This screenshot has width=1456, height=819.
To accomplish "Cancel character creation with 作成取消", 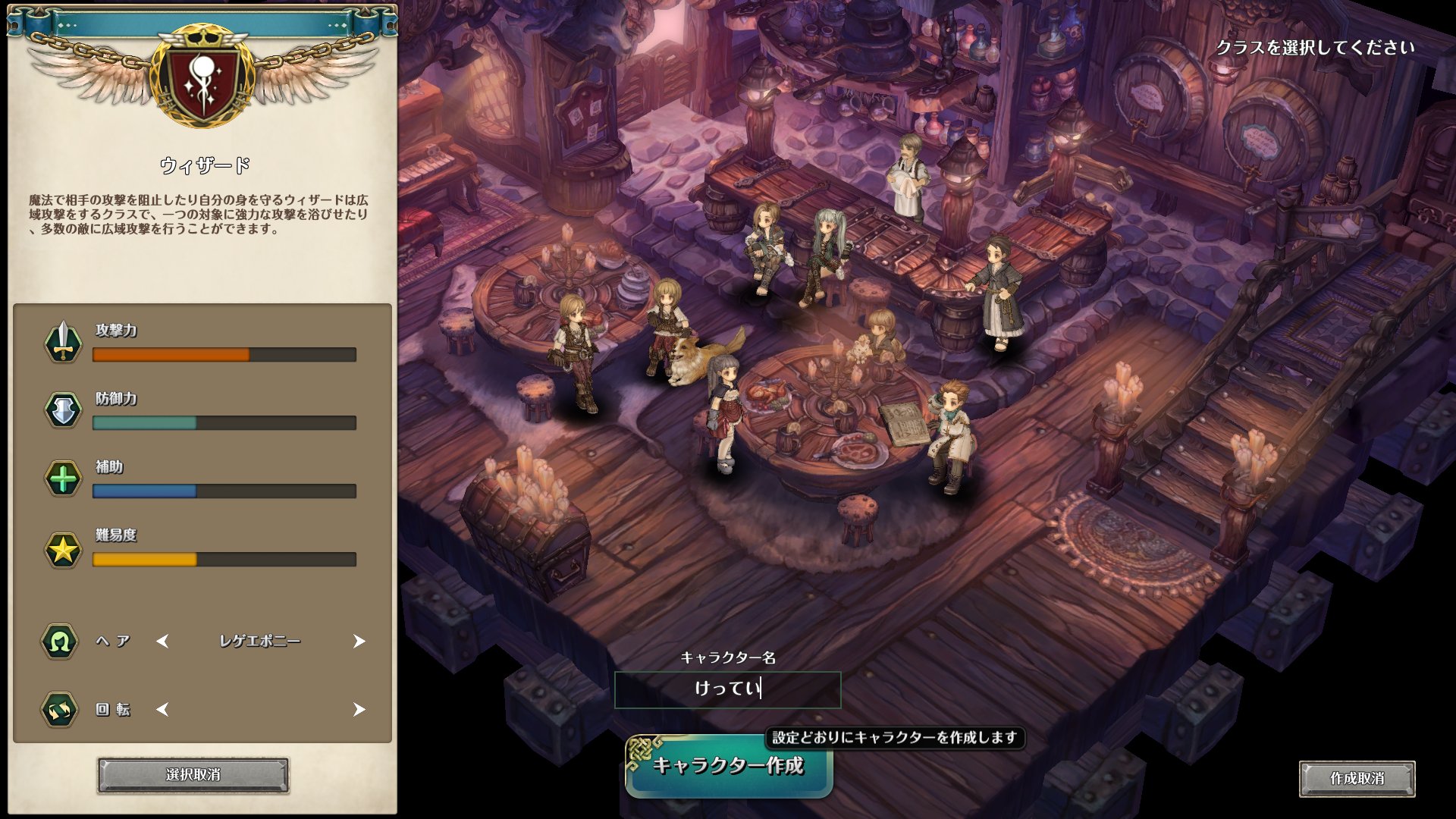I will (1357, 779).
